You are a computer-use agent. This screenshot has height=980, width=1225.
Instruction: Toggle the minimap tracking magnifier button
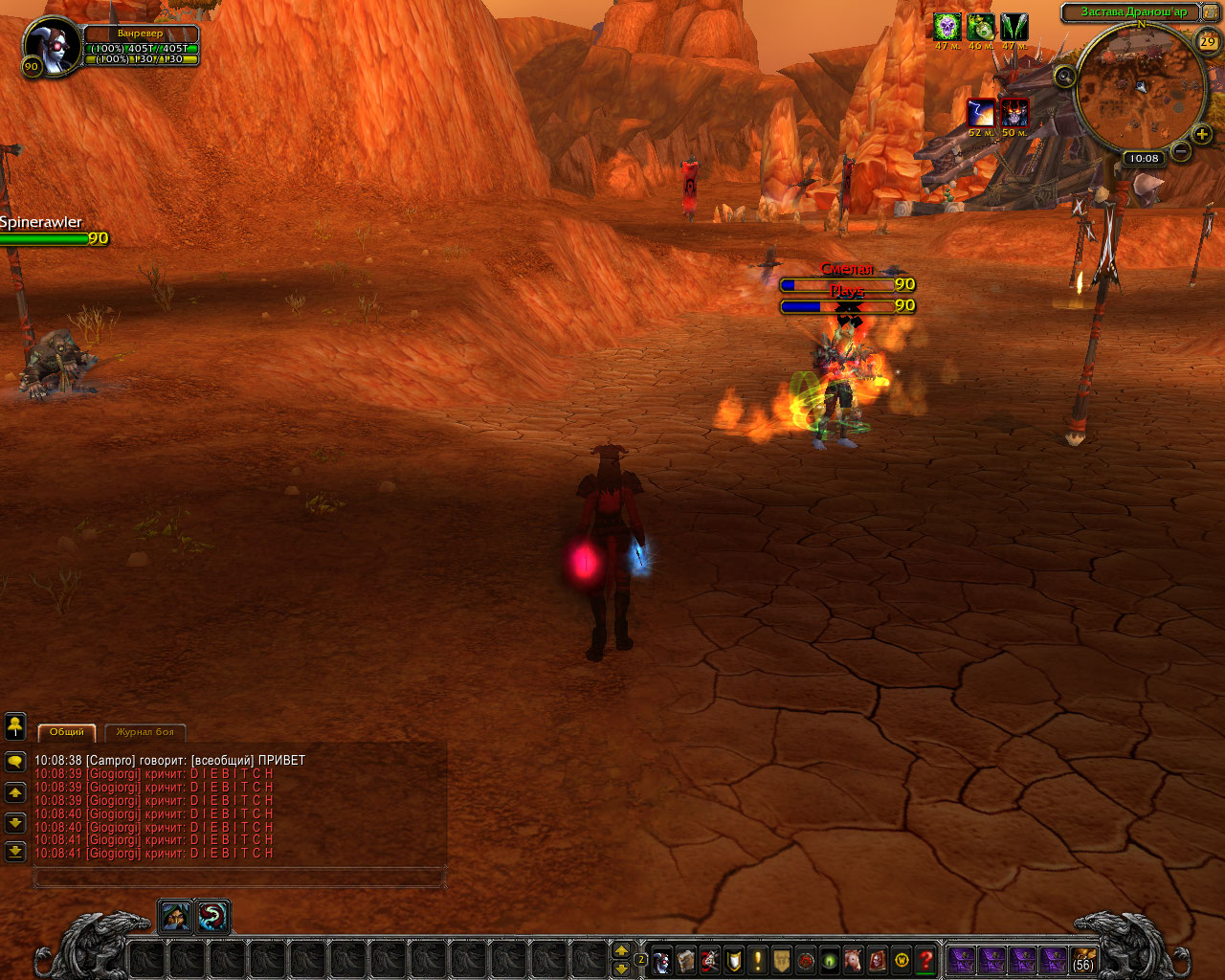1064,76
